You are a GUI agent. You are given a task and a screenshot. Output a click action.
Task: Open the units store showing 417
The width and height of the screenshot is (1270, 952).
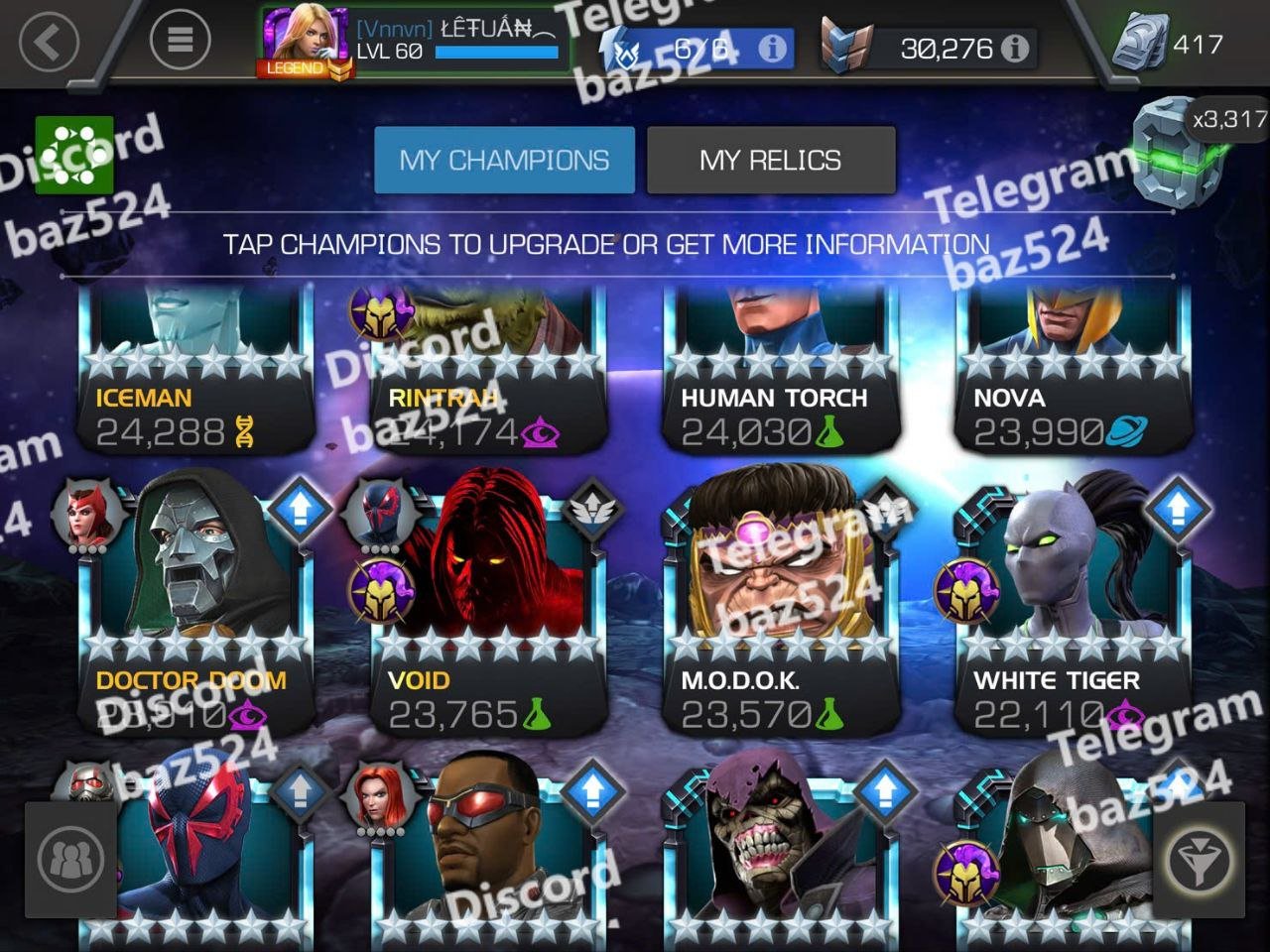click(1168, 45)
